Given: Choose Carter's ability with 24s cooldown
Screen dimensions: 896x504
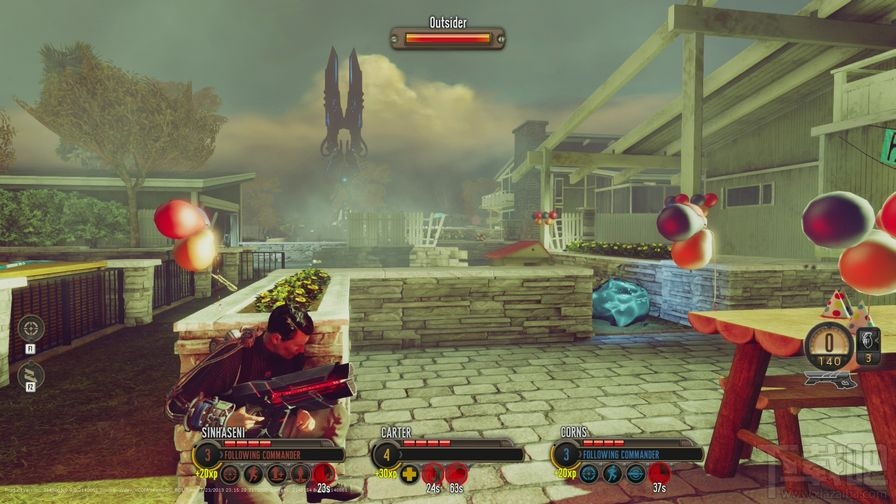Looking at the screenshot, I should (x=433, y=474).
